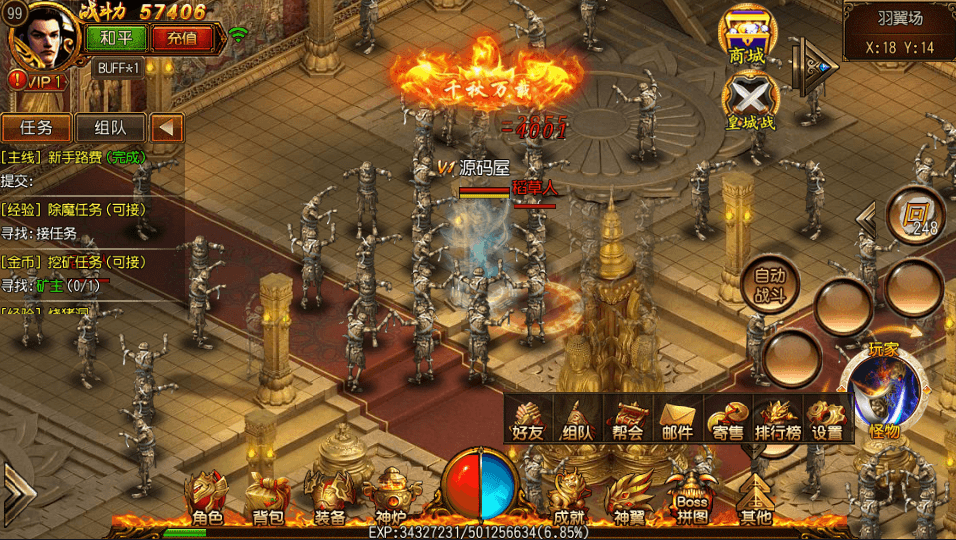Toggle 自动战斗 auto battle

(770, 284)
